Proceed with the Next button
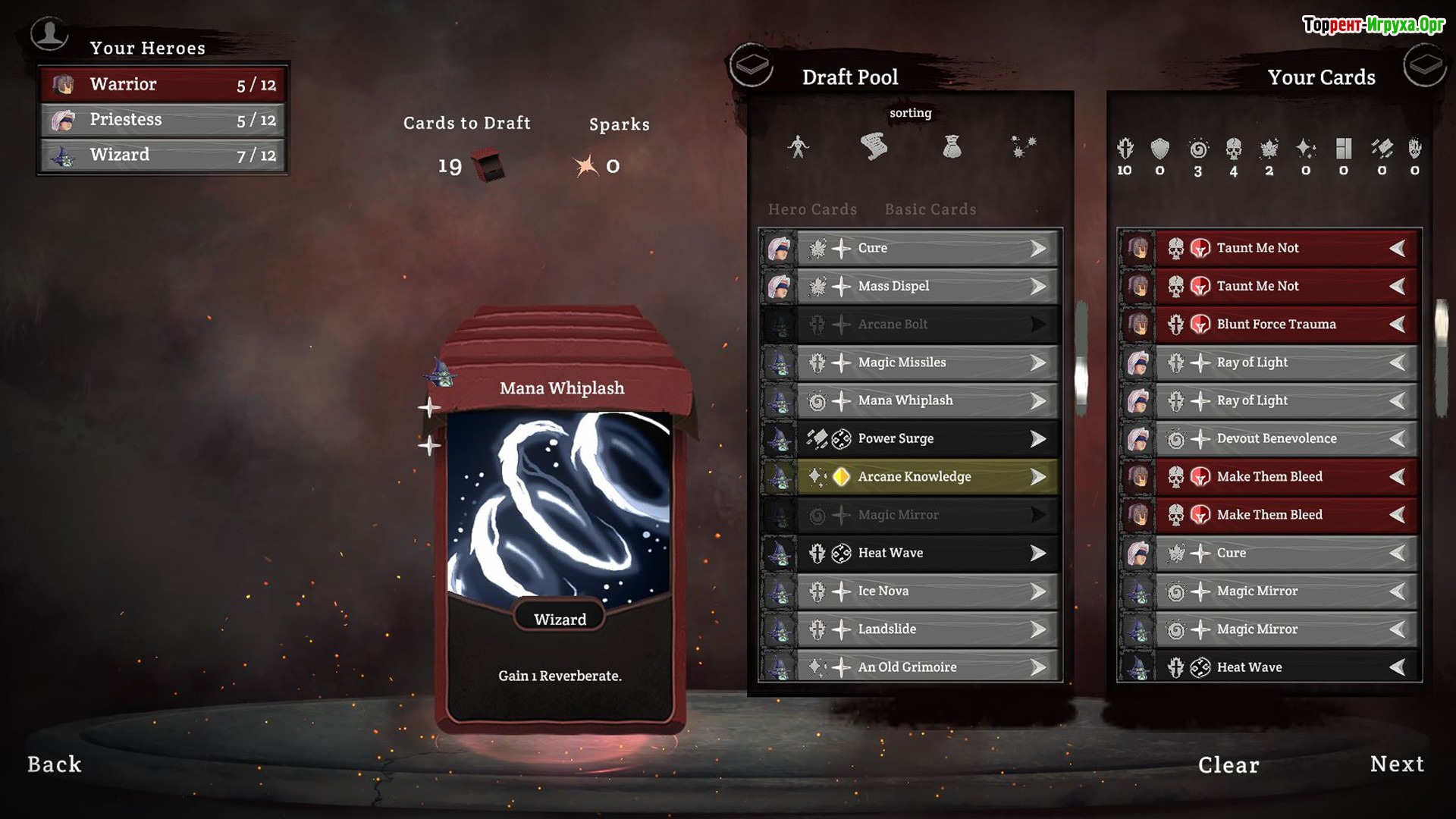The image size is (1456, 819). tap(1397, 764)
